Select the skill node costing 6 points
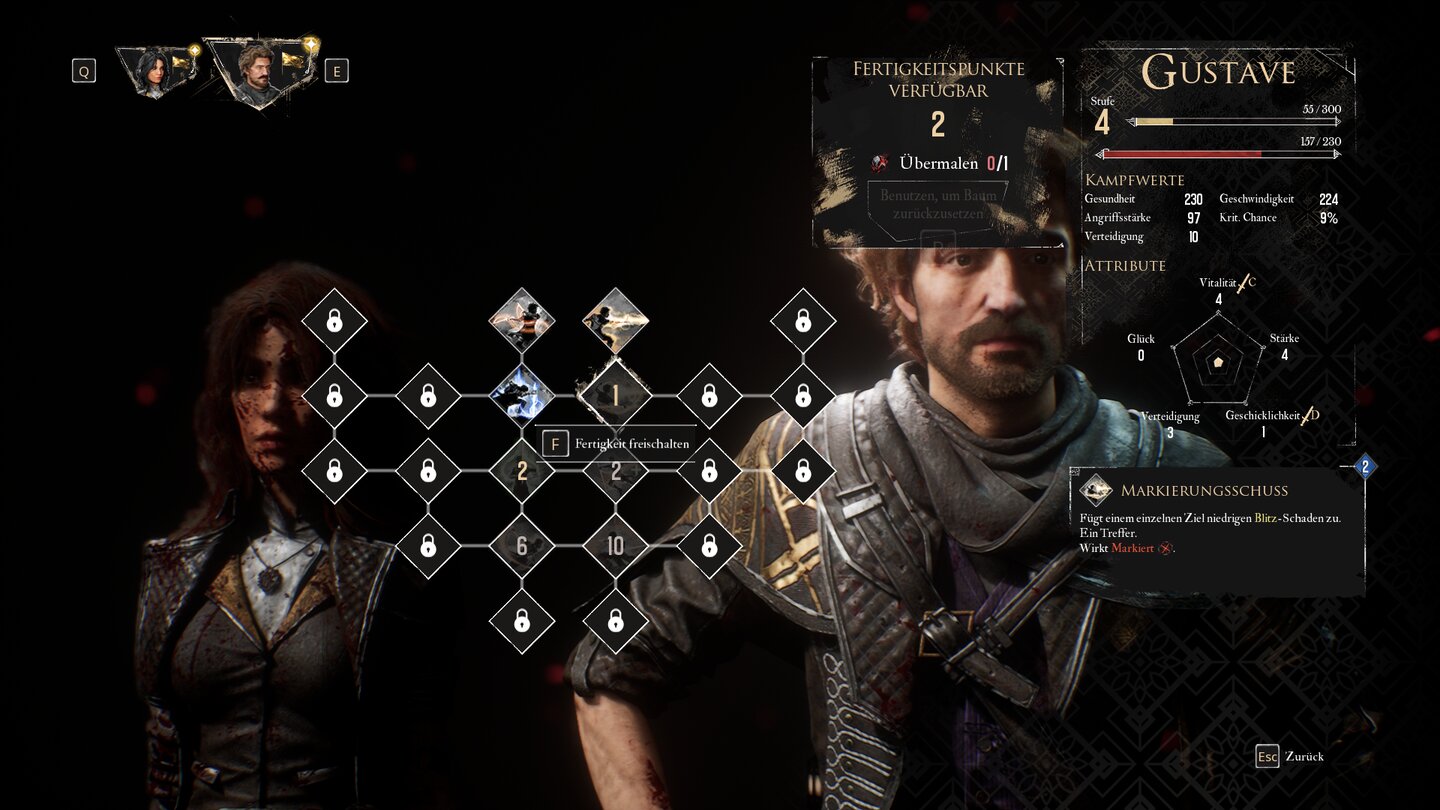Screen dimensions: 1440x810 click(x=521, y=546)
